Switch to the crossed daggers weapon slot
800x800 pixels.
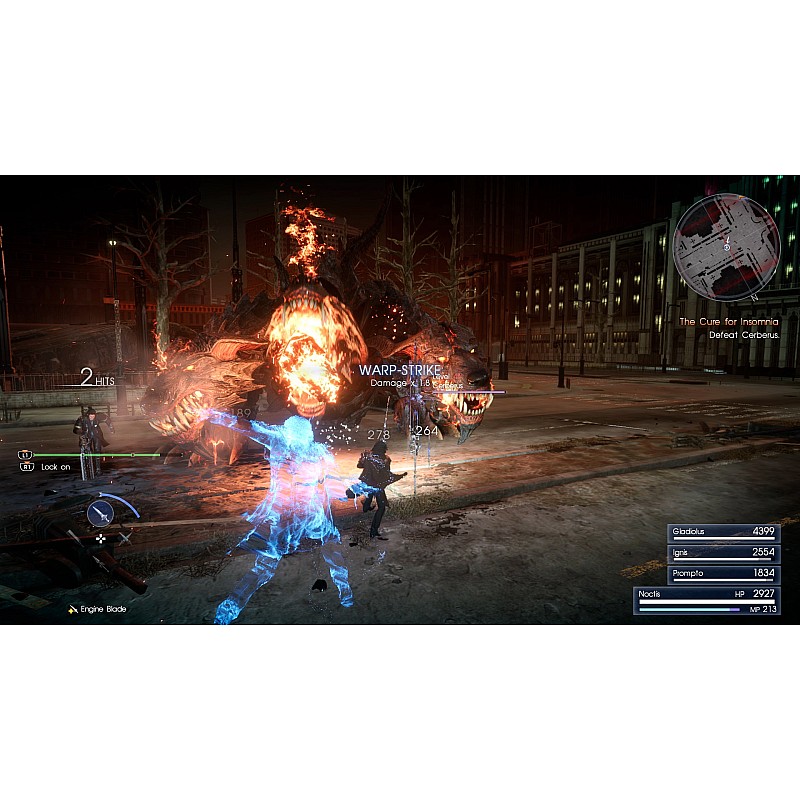126,538
